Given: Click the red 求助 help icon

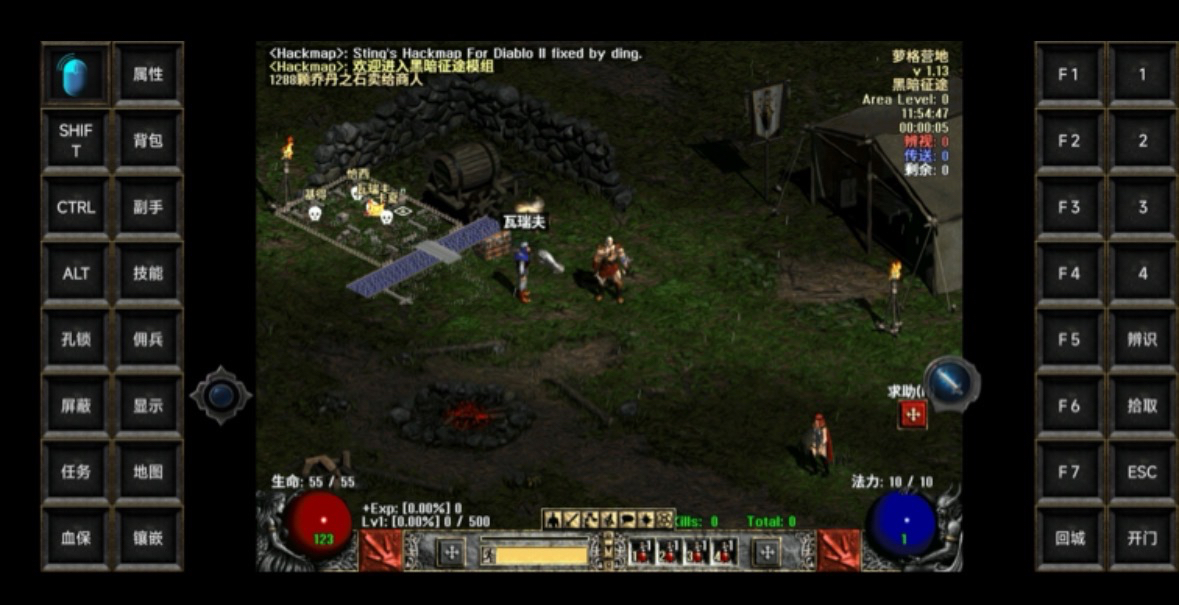Looking at the screenshot, I should 912,414.
